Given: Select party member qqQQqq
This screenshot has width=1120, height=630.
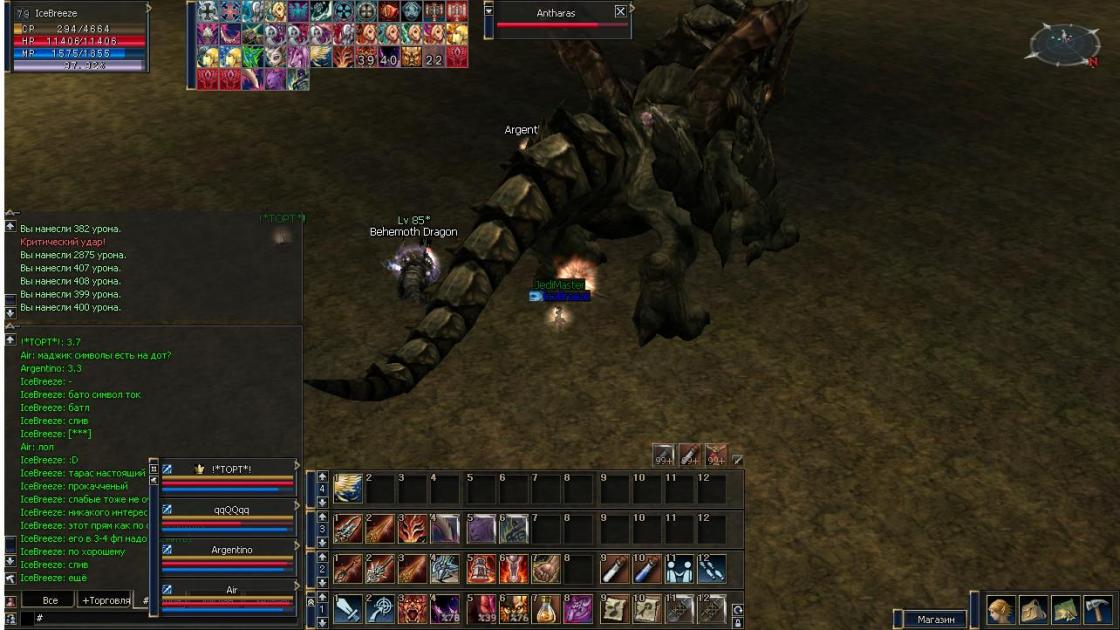Looking at the screenshot, I should [x=231, y=510].
